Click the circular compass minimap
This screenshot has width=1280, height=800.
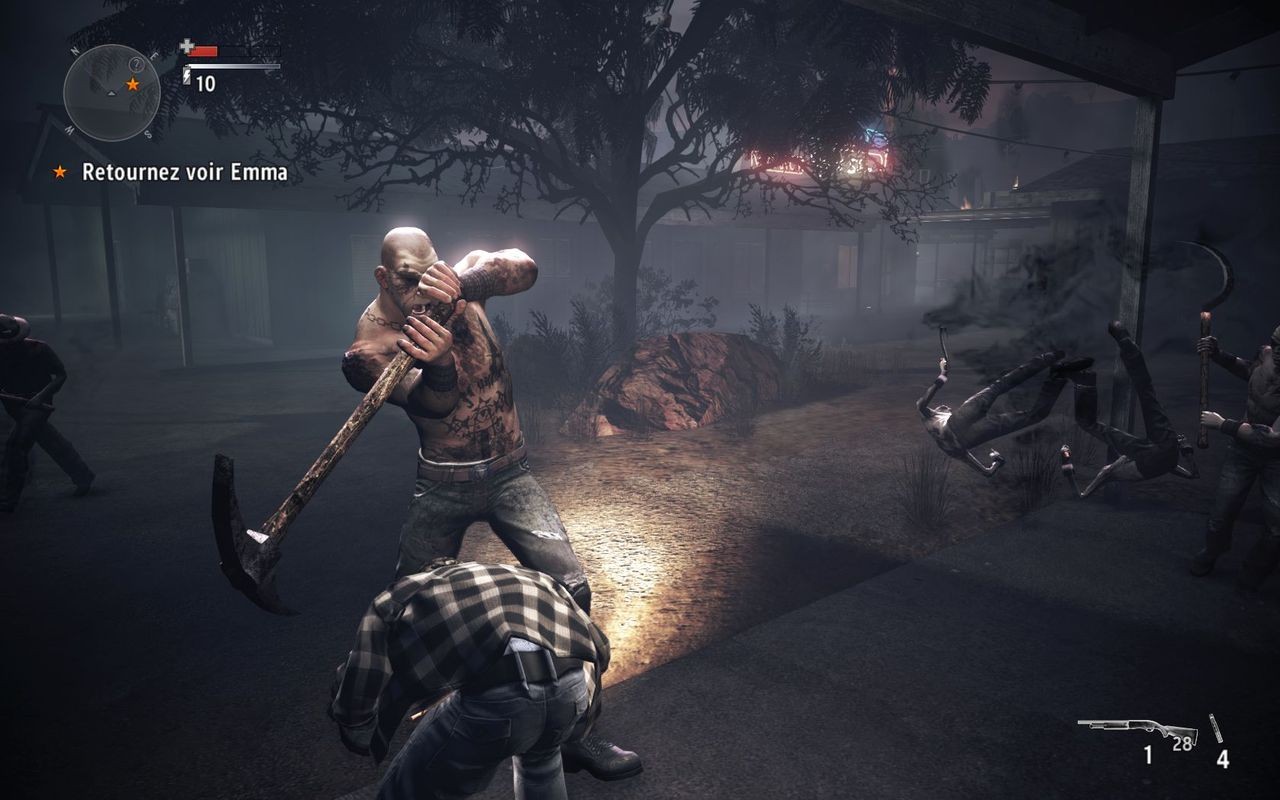(111, 92)
